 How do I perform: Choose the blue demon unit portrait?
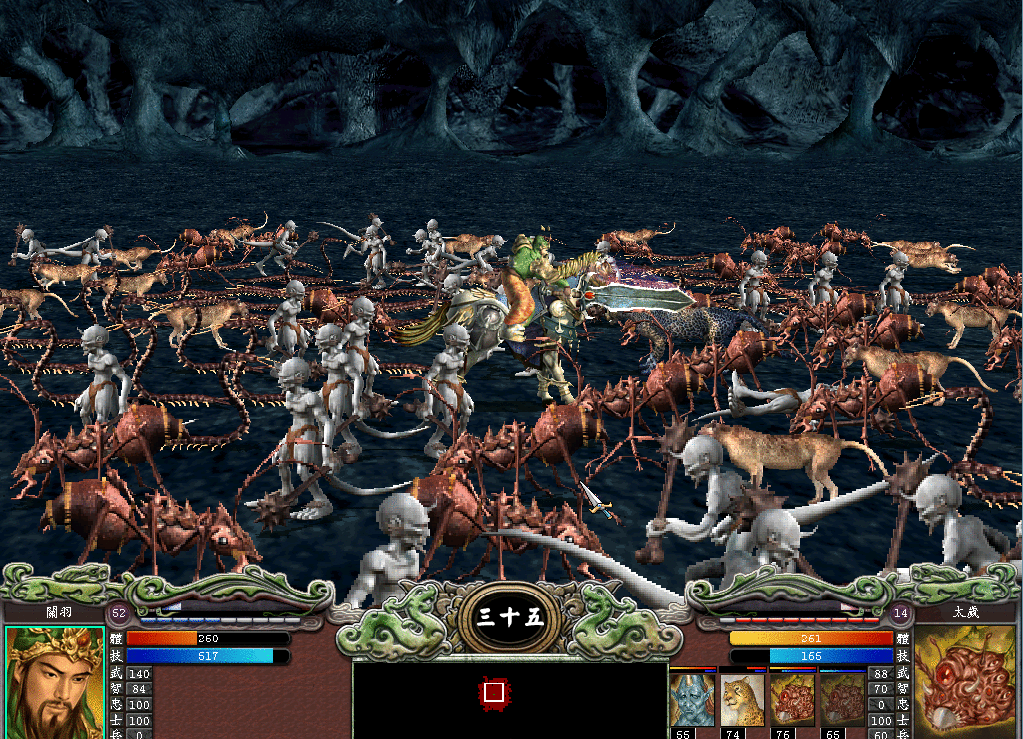(692, 699)
